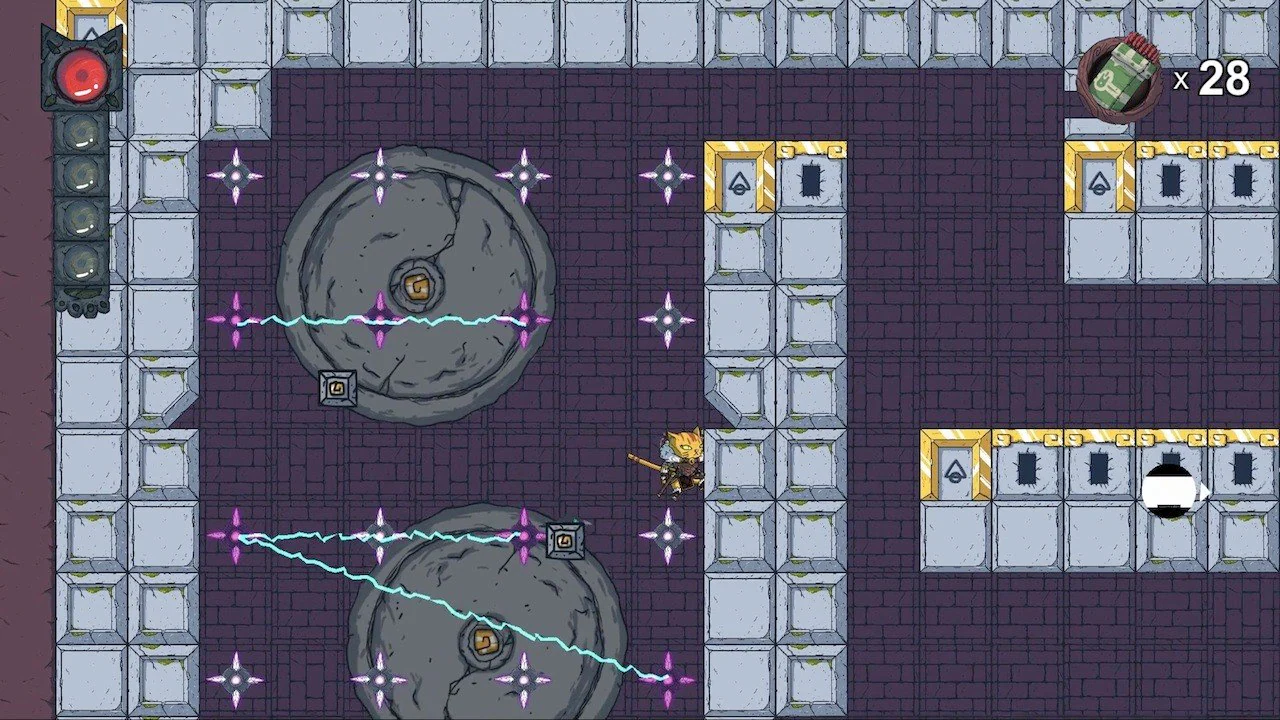Click the lock button near the lower disc
This screenshot has height=720, width=1280.
[565, 540]
